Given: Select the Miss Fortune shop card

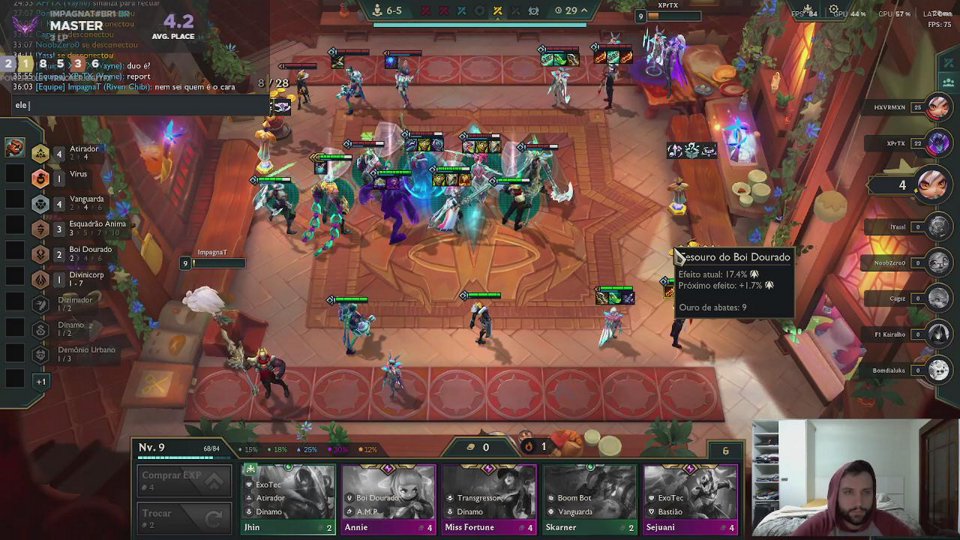Looking at the screenshot, I should tap(489, 498).
